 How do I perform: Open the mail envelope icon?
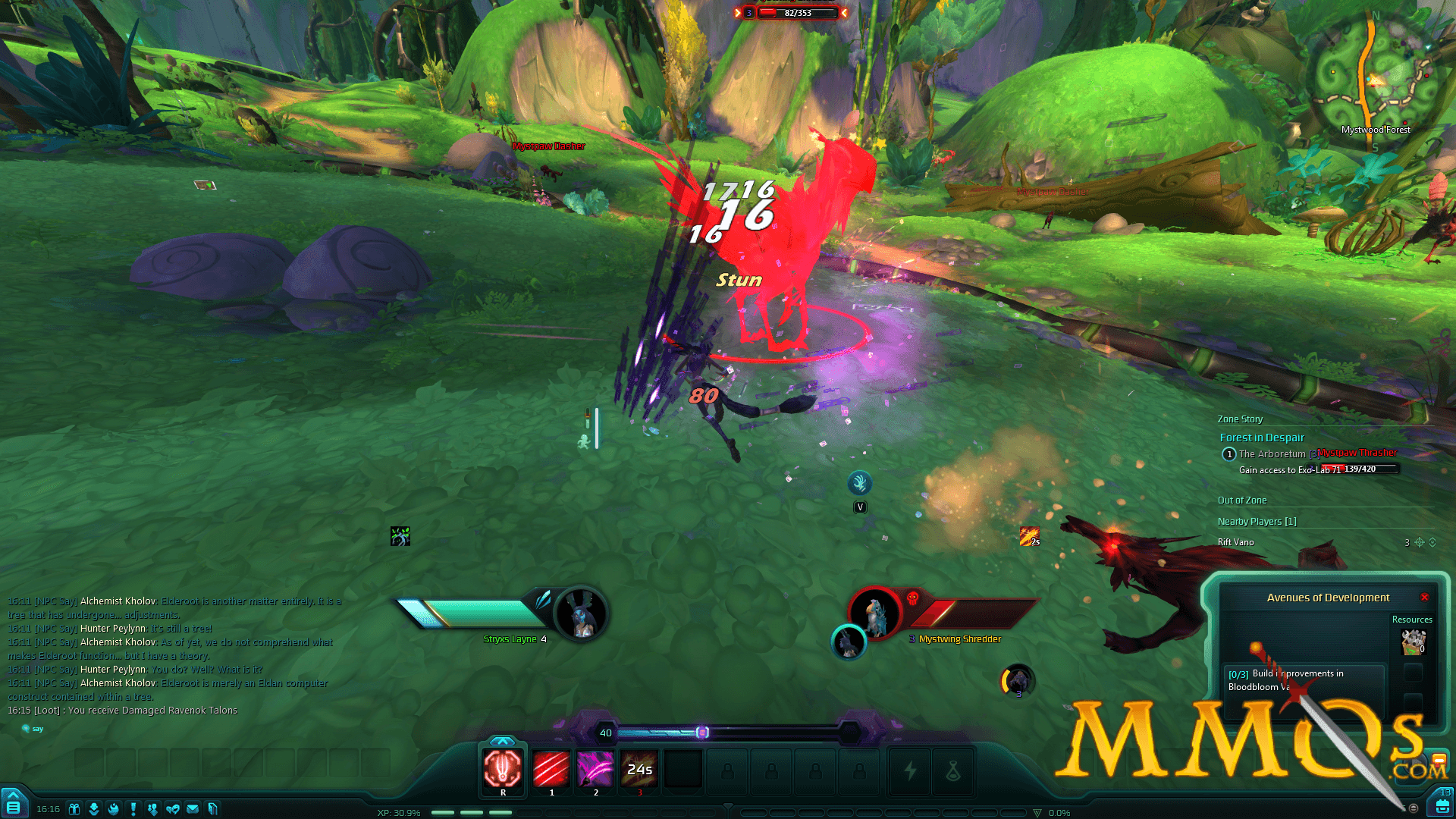tap(194, 808)
